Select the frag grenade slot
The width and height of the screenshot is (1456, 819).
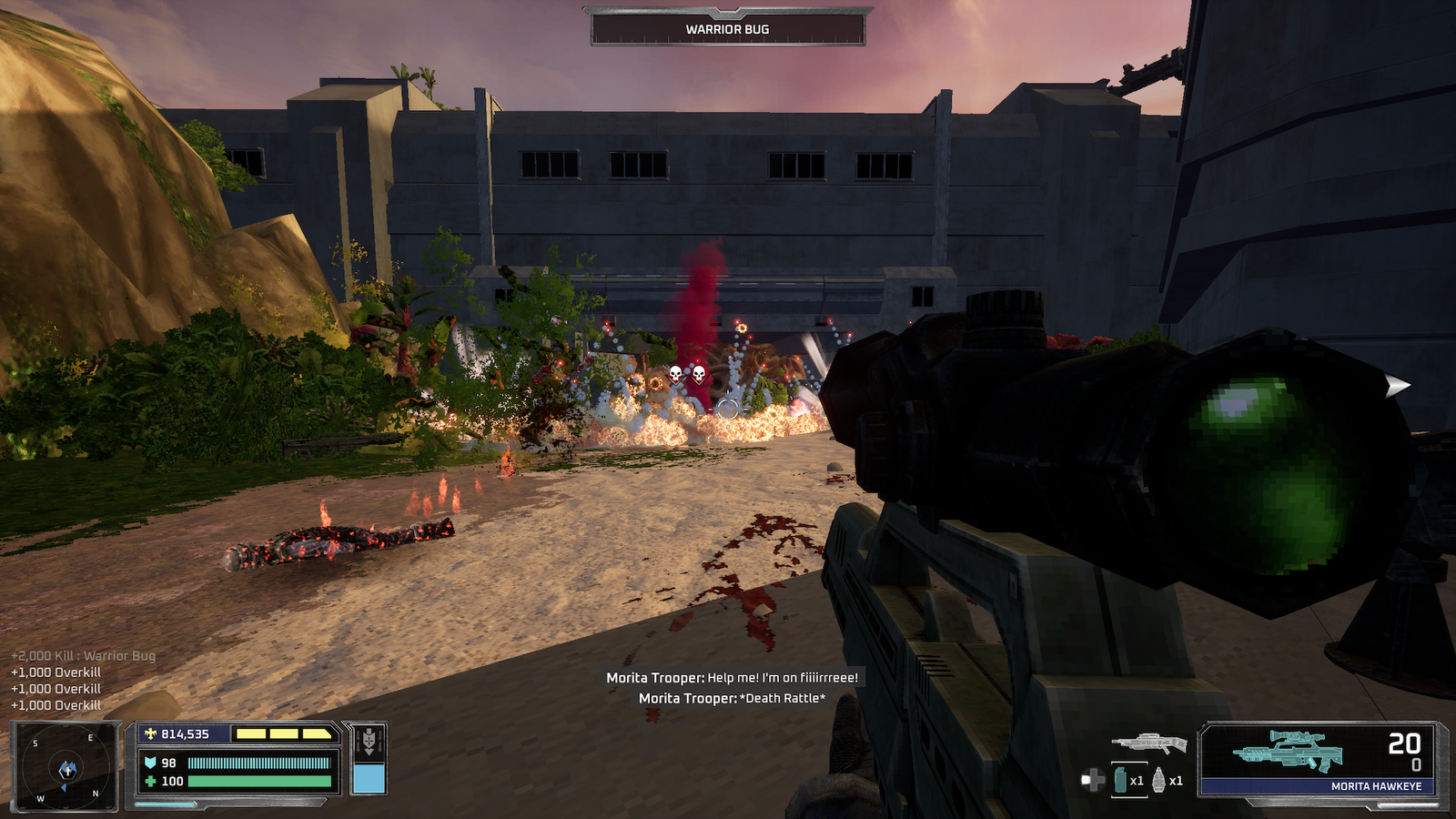click(1159, 780)
